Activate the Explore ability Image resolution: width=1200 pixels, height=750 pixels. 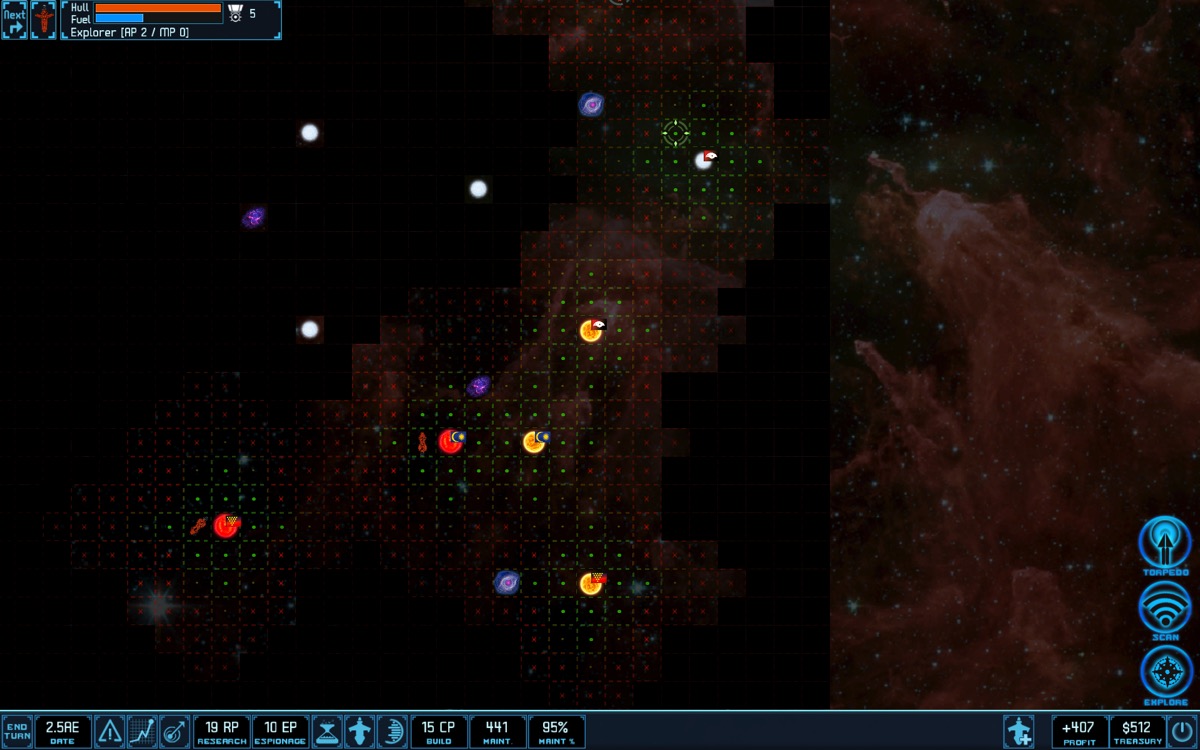[x=1165, y=672]
